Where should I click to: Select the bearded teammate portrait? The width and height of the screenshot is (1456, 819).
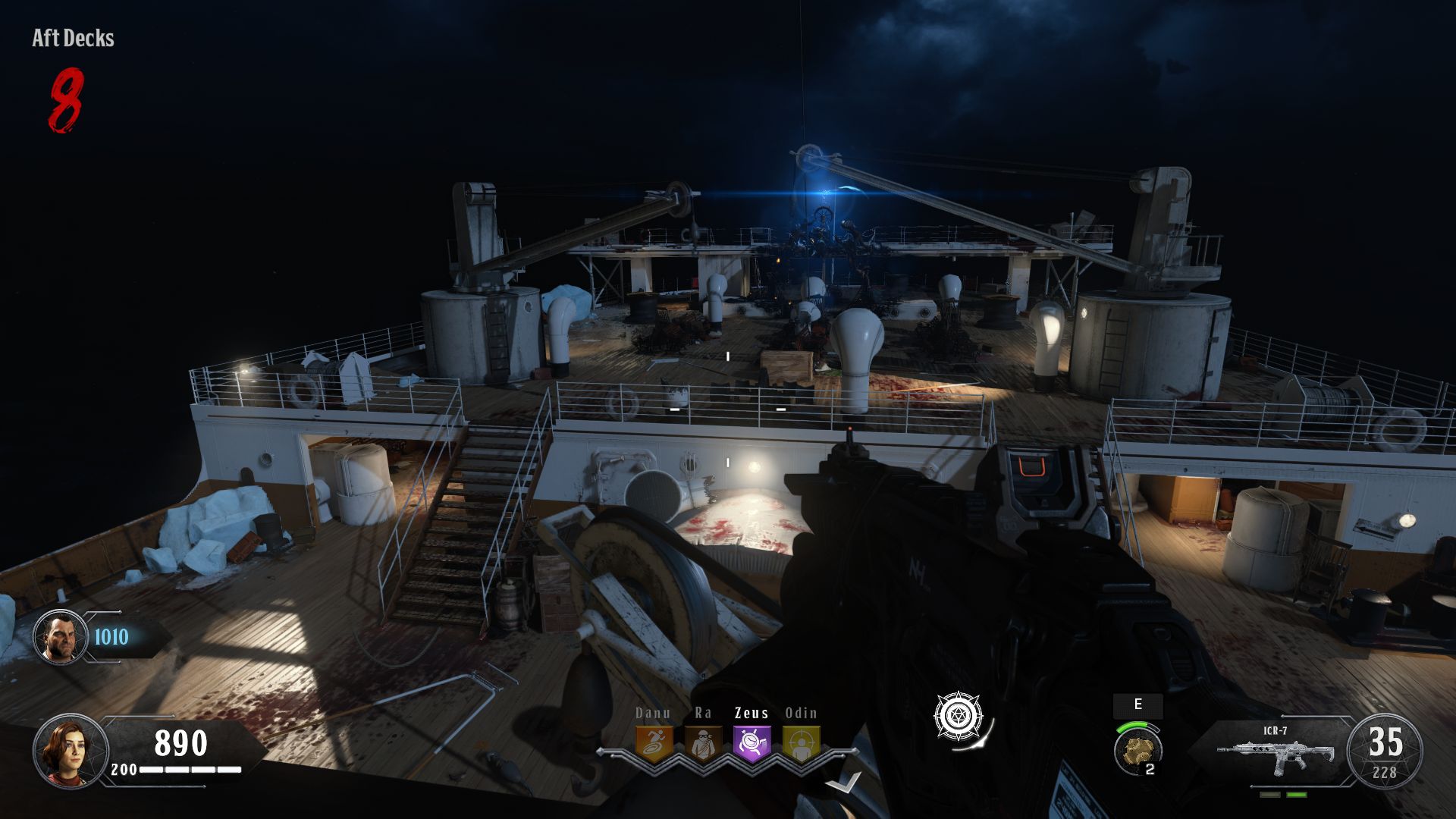point(60,637)
